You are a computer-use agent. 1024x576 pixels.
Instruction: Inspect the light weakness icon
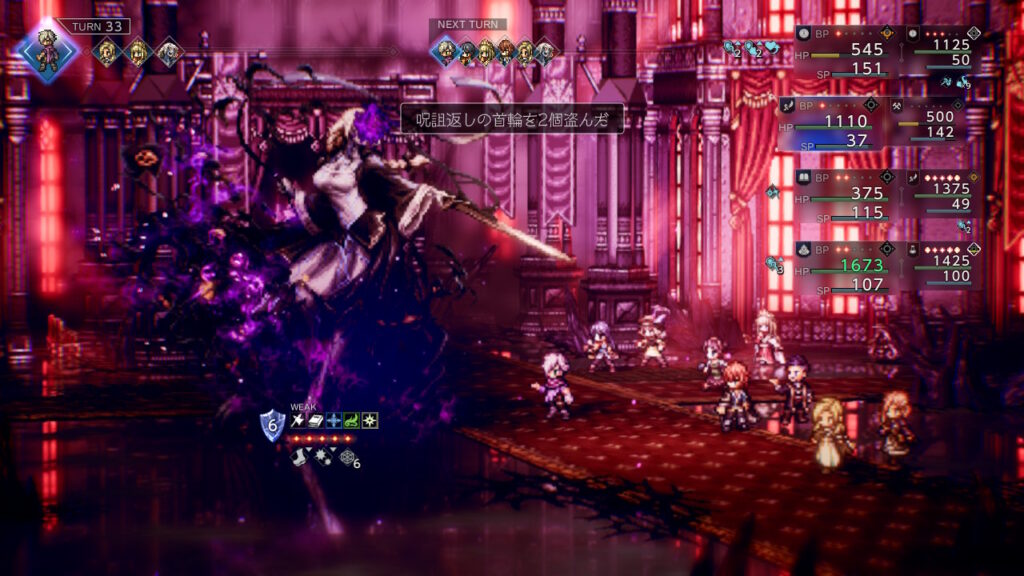click(370, 421)
